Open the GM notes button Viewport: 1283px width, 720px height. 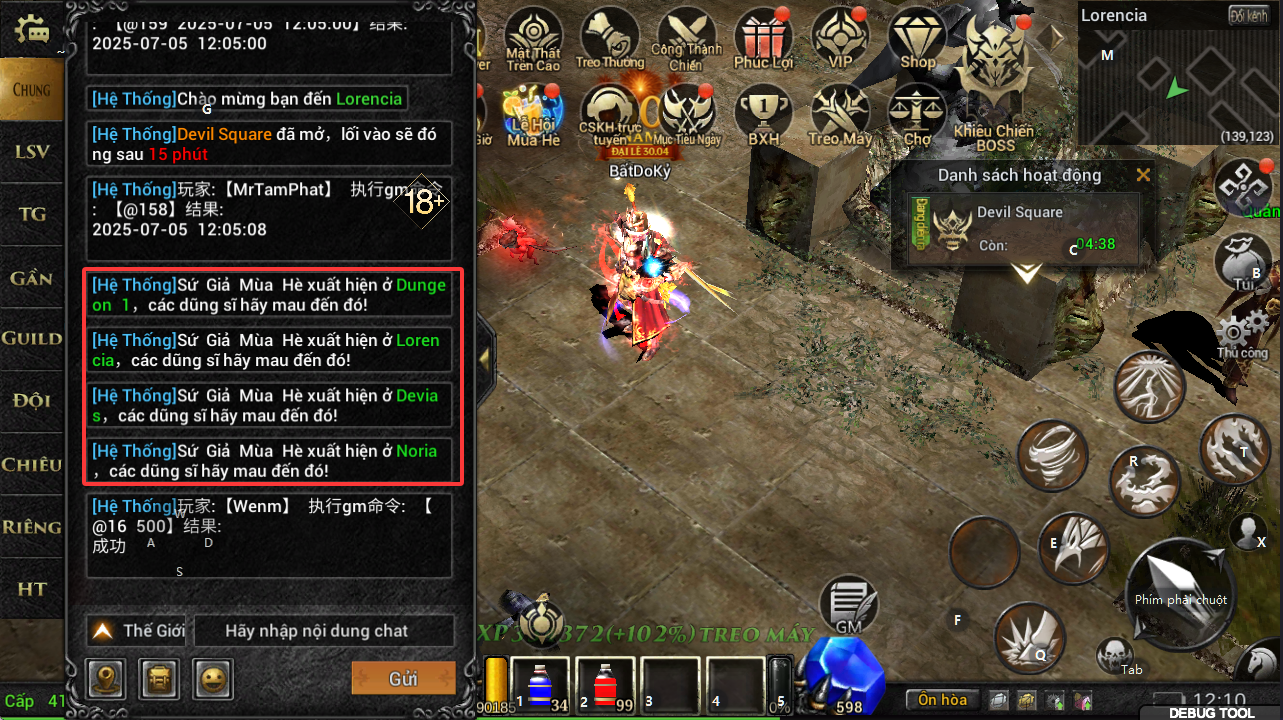click(848, 605)
